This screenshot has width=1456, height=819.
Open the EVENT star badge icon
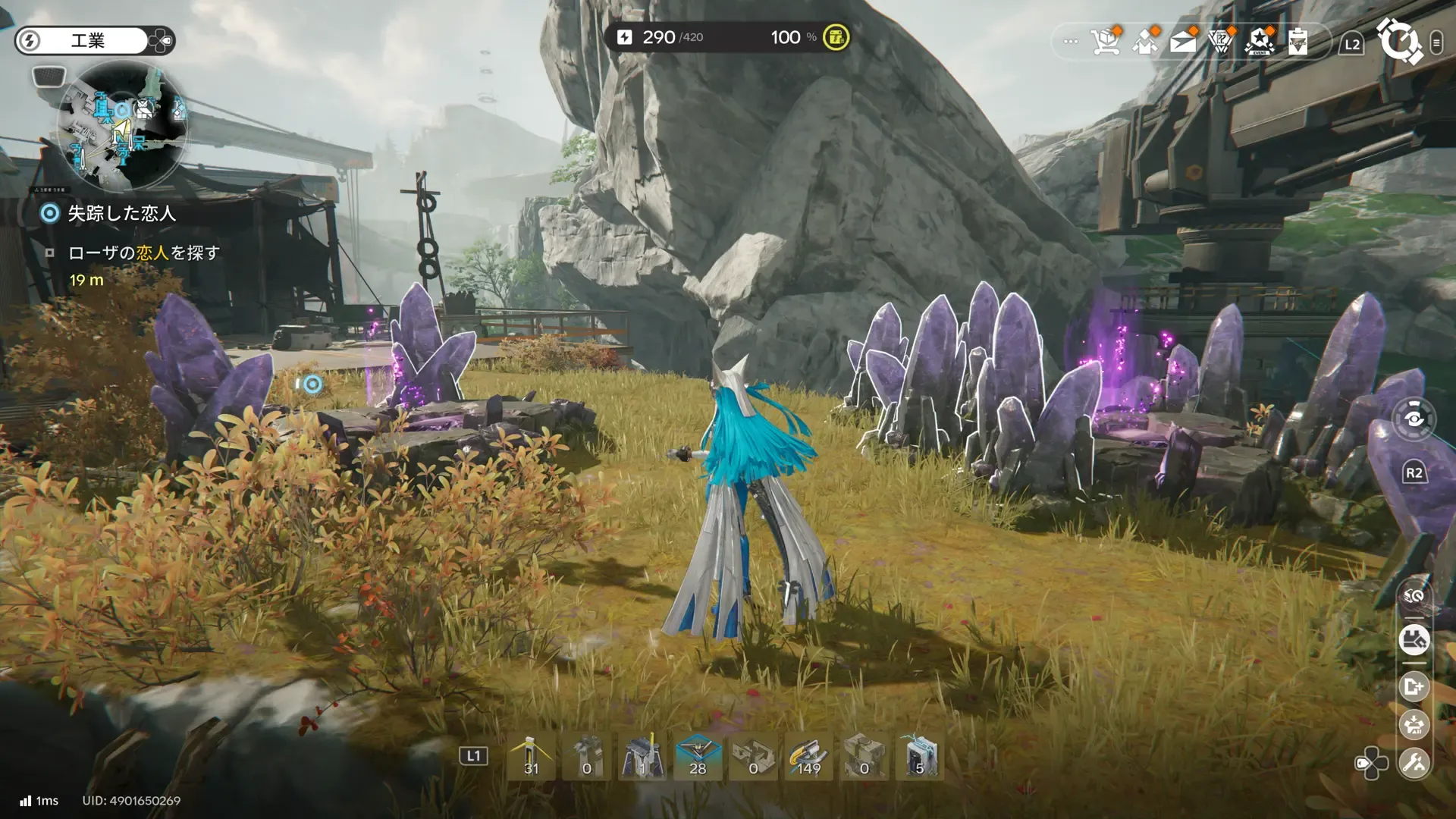[x=1260, y=42]
